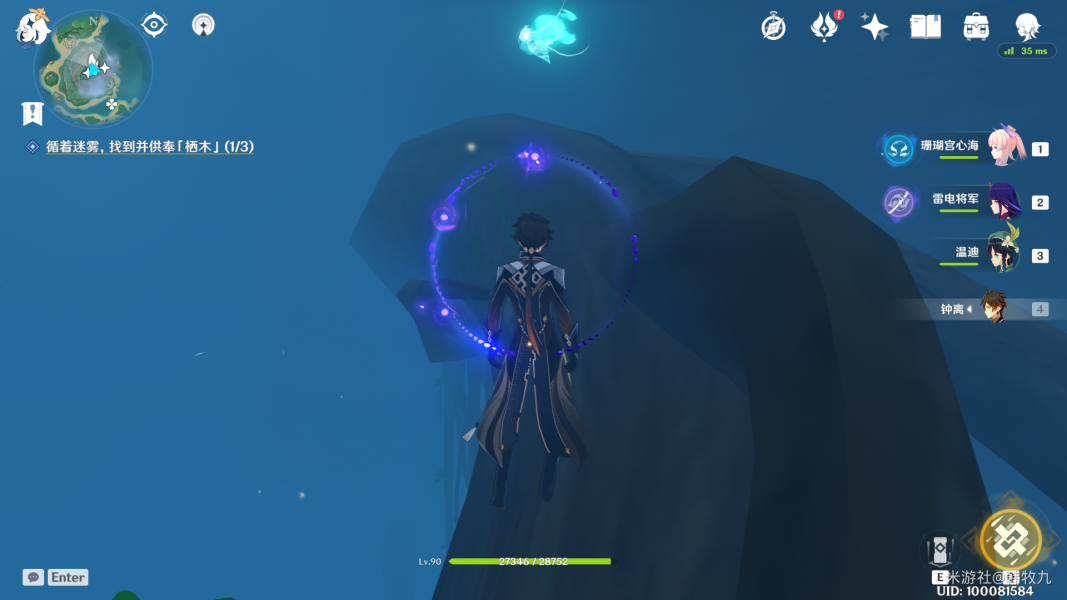Toggle the eye-shaped icon beside the minimap
The width and height of the screenshot is (1067, 600).
tap(154, 25)
